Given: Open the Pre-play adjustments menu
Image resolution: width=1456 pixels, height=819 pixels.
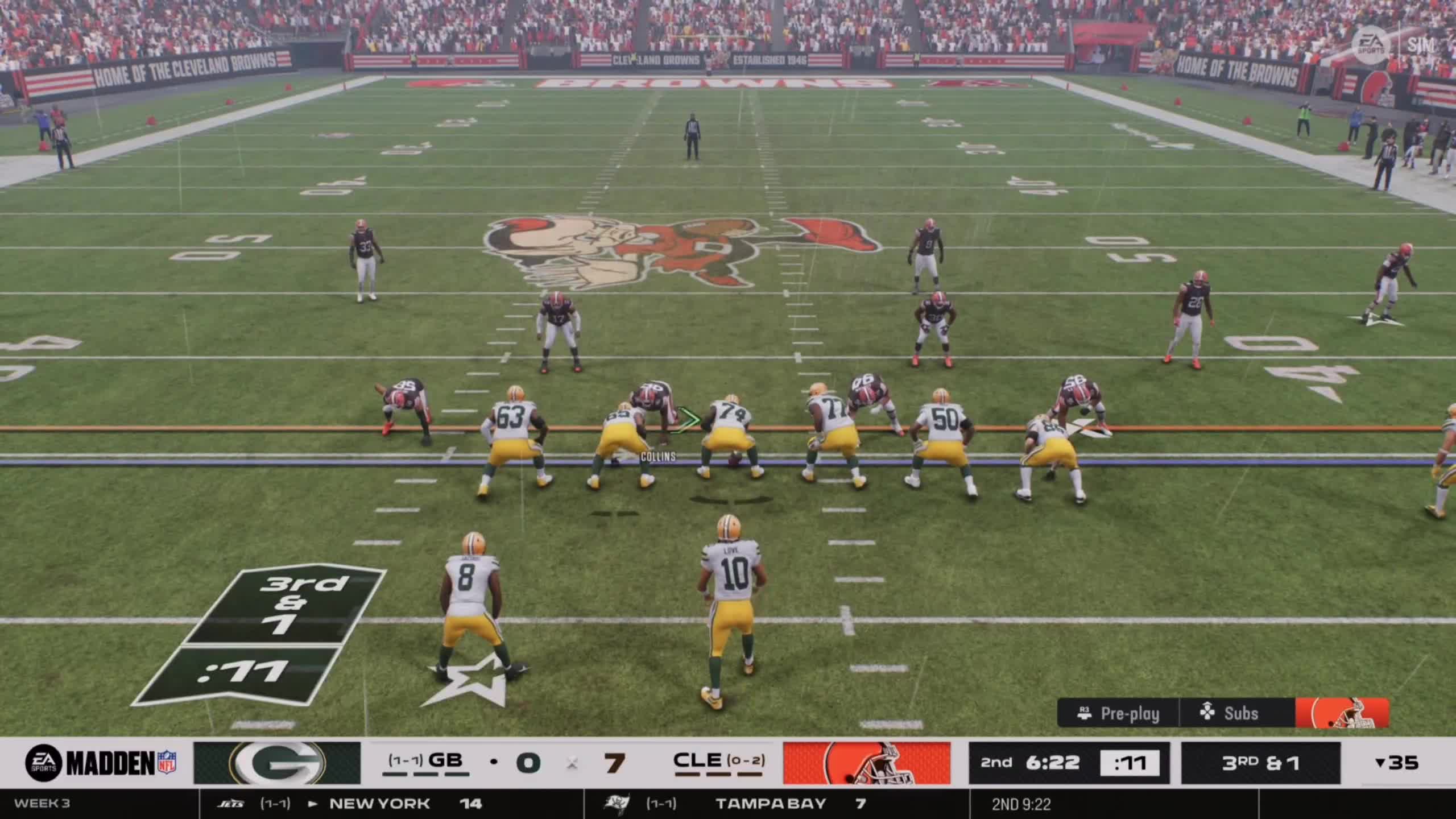Looking at the screenshot, I should [1118, 713].
